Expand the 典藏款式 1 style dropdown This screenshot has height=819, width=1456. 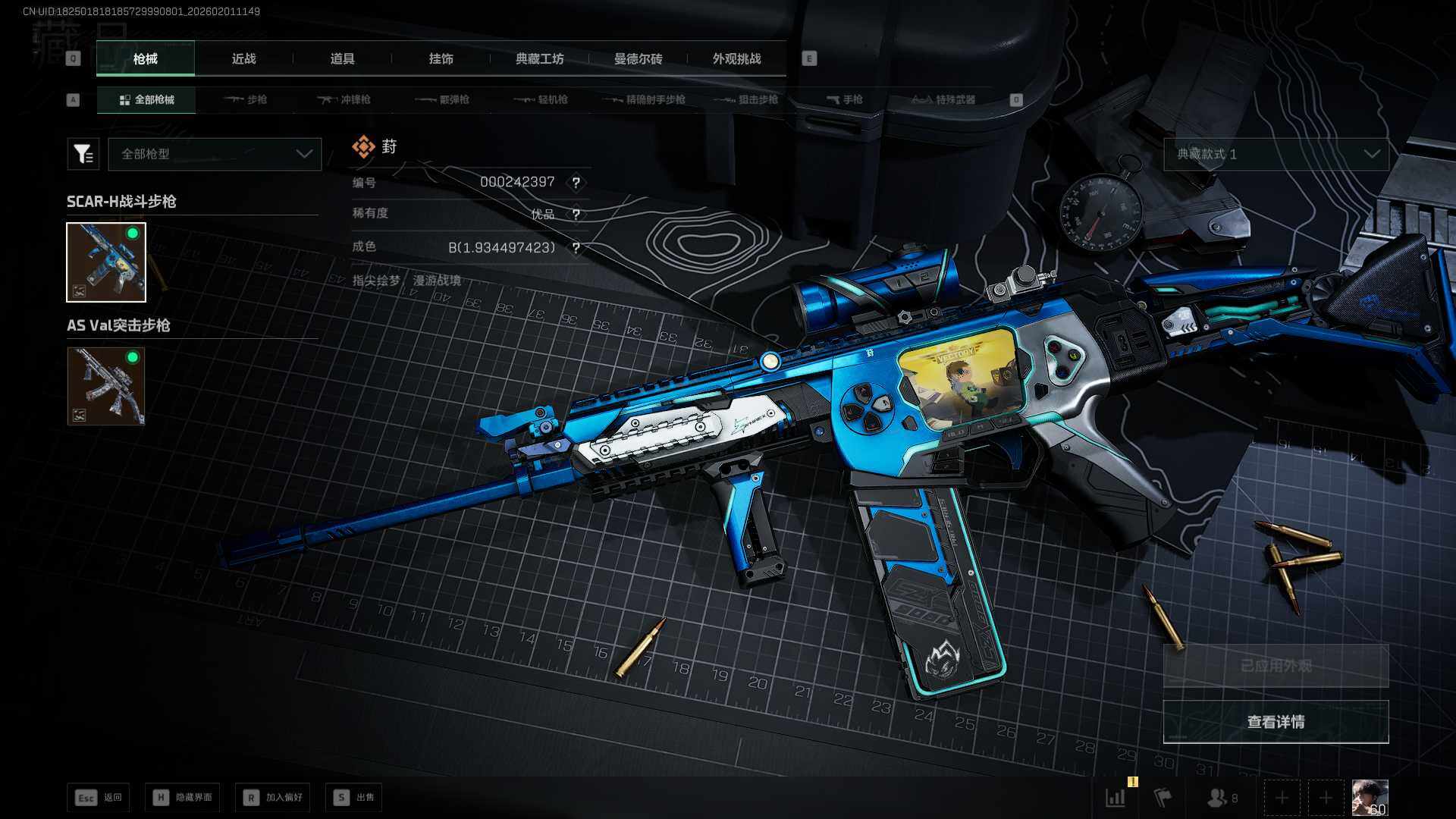(1276, 154)
